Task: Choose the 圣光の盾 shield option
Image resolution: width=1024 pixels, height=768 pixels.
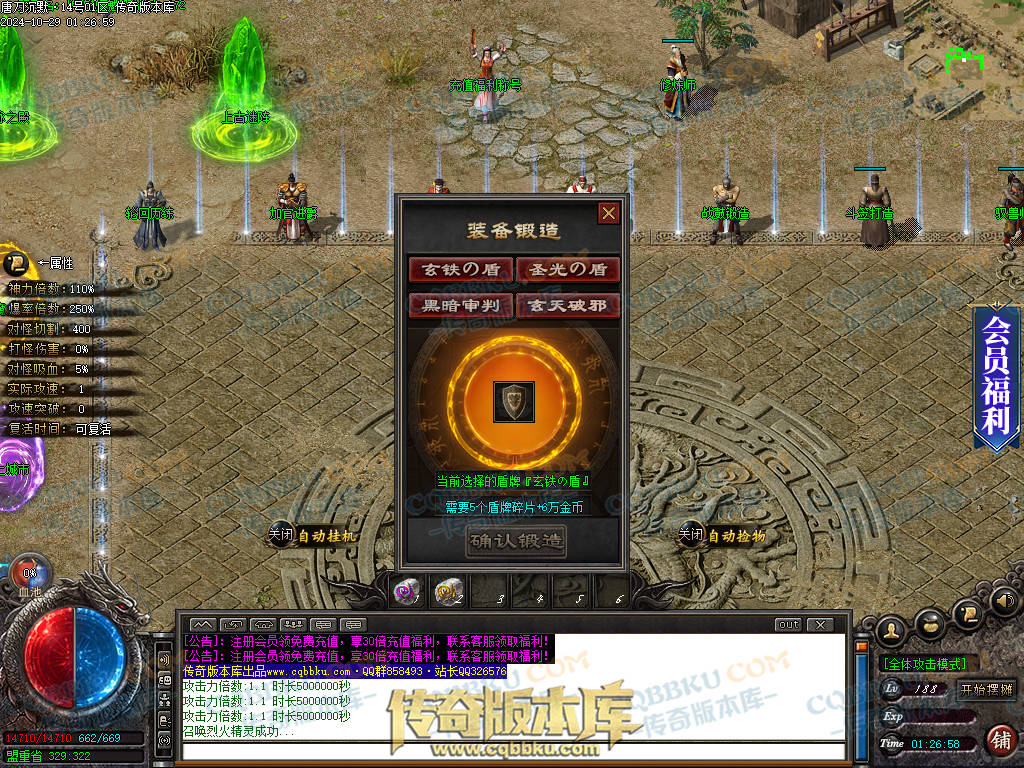Action: 568,269
